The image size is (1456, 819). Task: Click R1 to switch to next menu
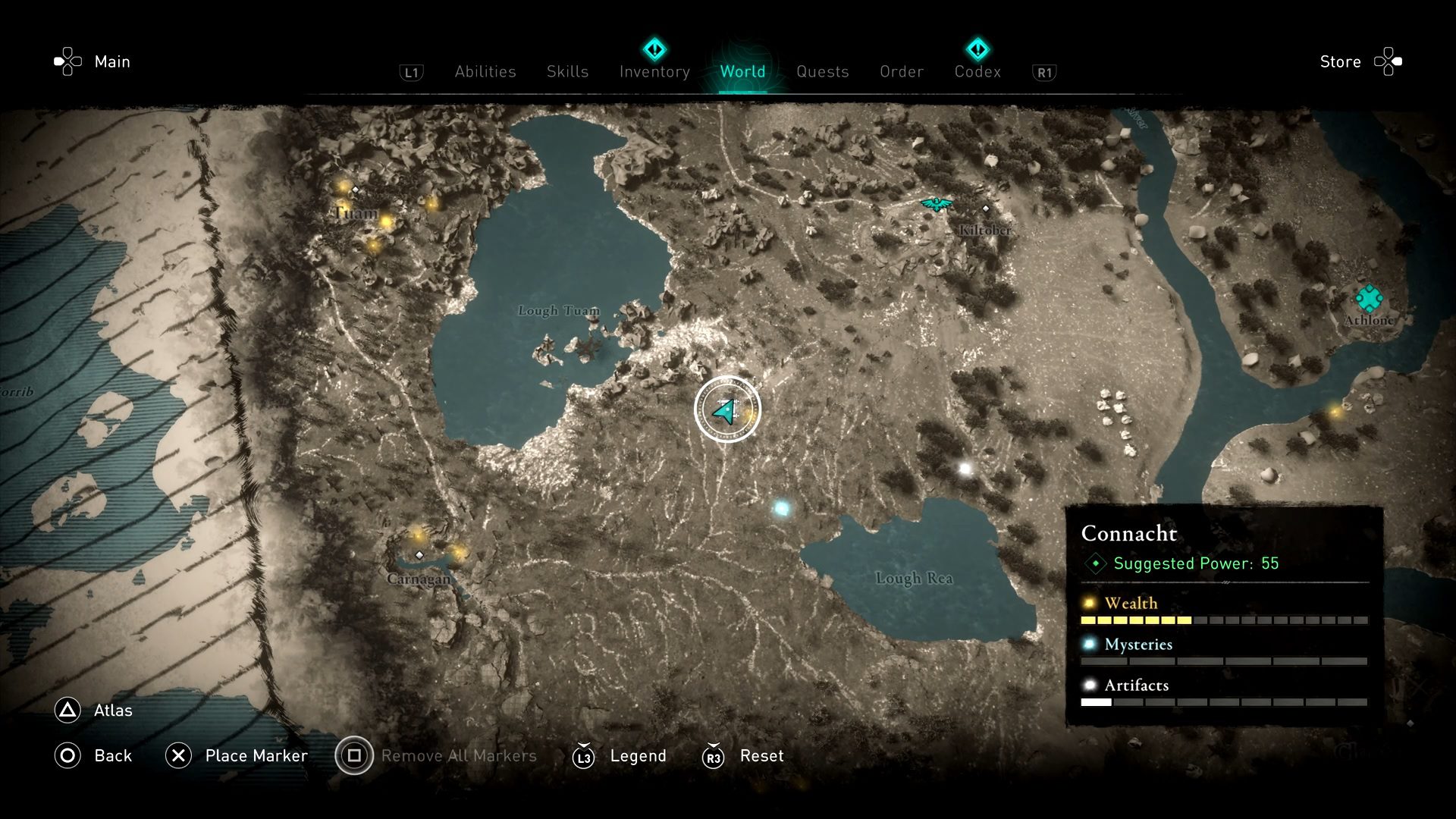1045,72
